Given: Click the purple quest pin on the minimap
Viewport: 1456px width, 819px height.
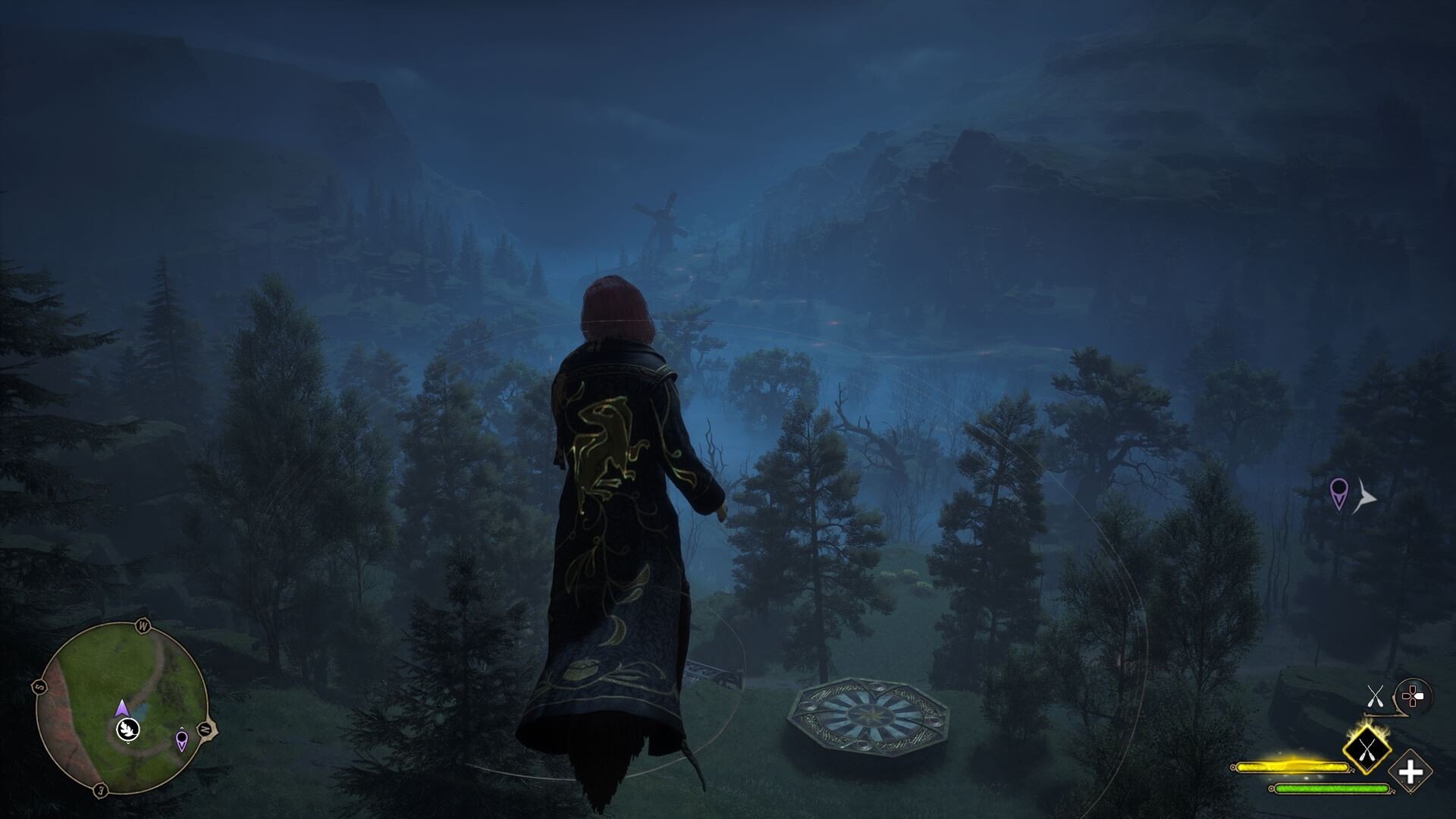Looking at the screenshot, I should pos(182,740).
